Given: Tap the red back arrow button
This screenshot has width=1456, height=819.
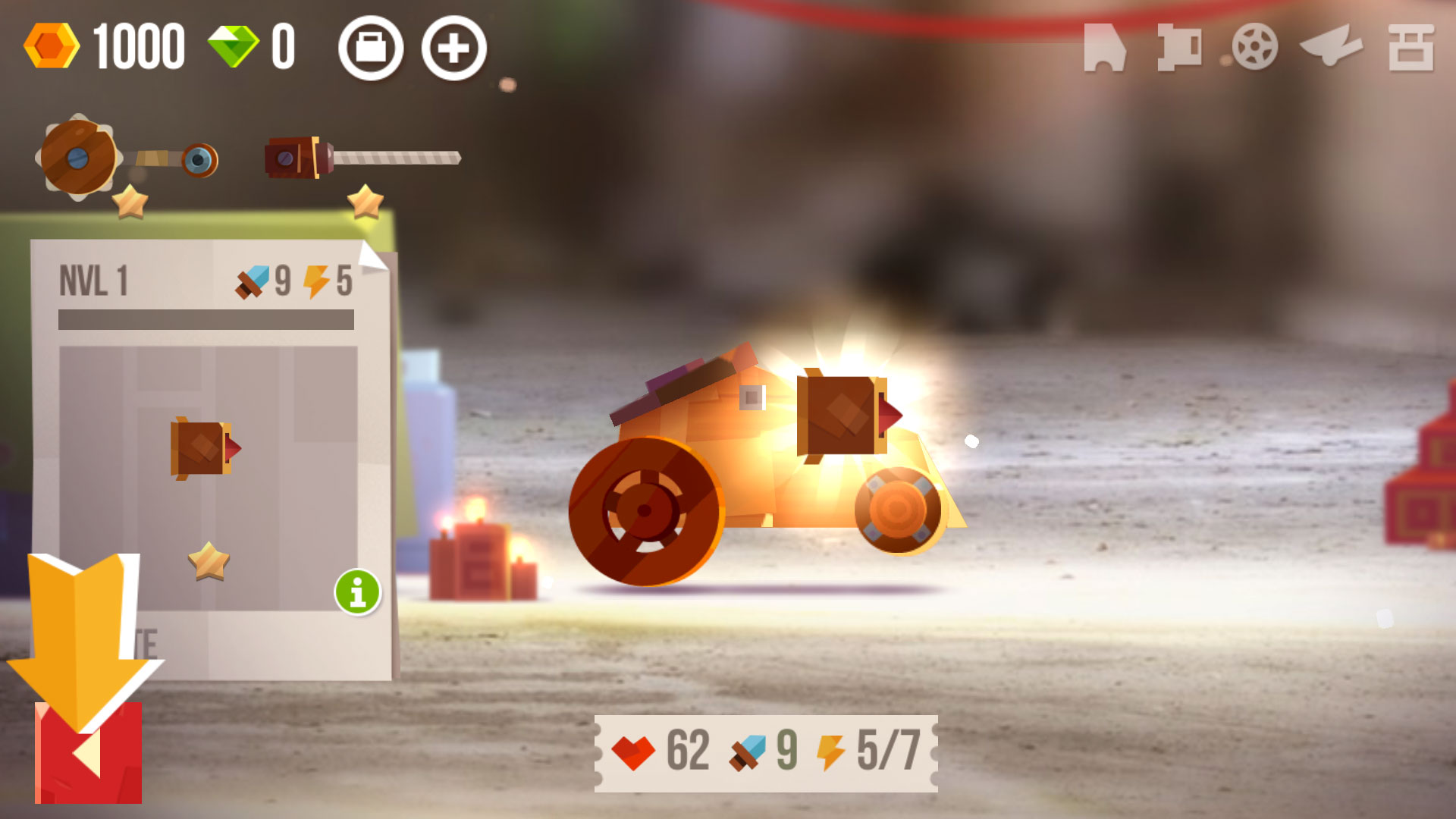Looking at the screenshot, I should 88,752.
